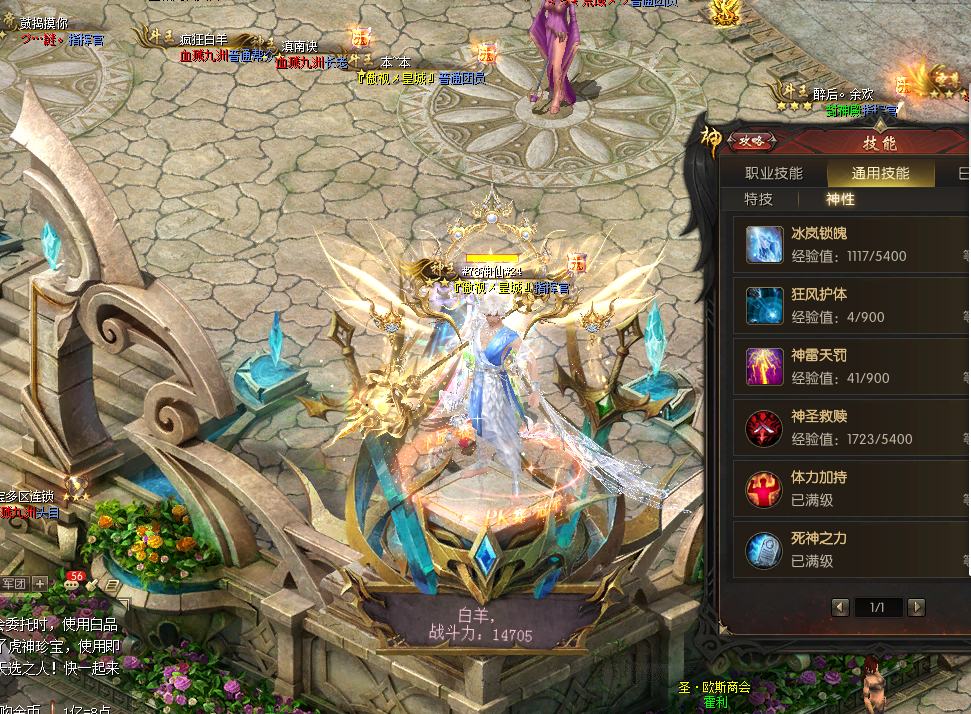
Task: Select the 冰岚锁魄 skill icon
Action: coord(765,246)
